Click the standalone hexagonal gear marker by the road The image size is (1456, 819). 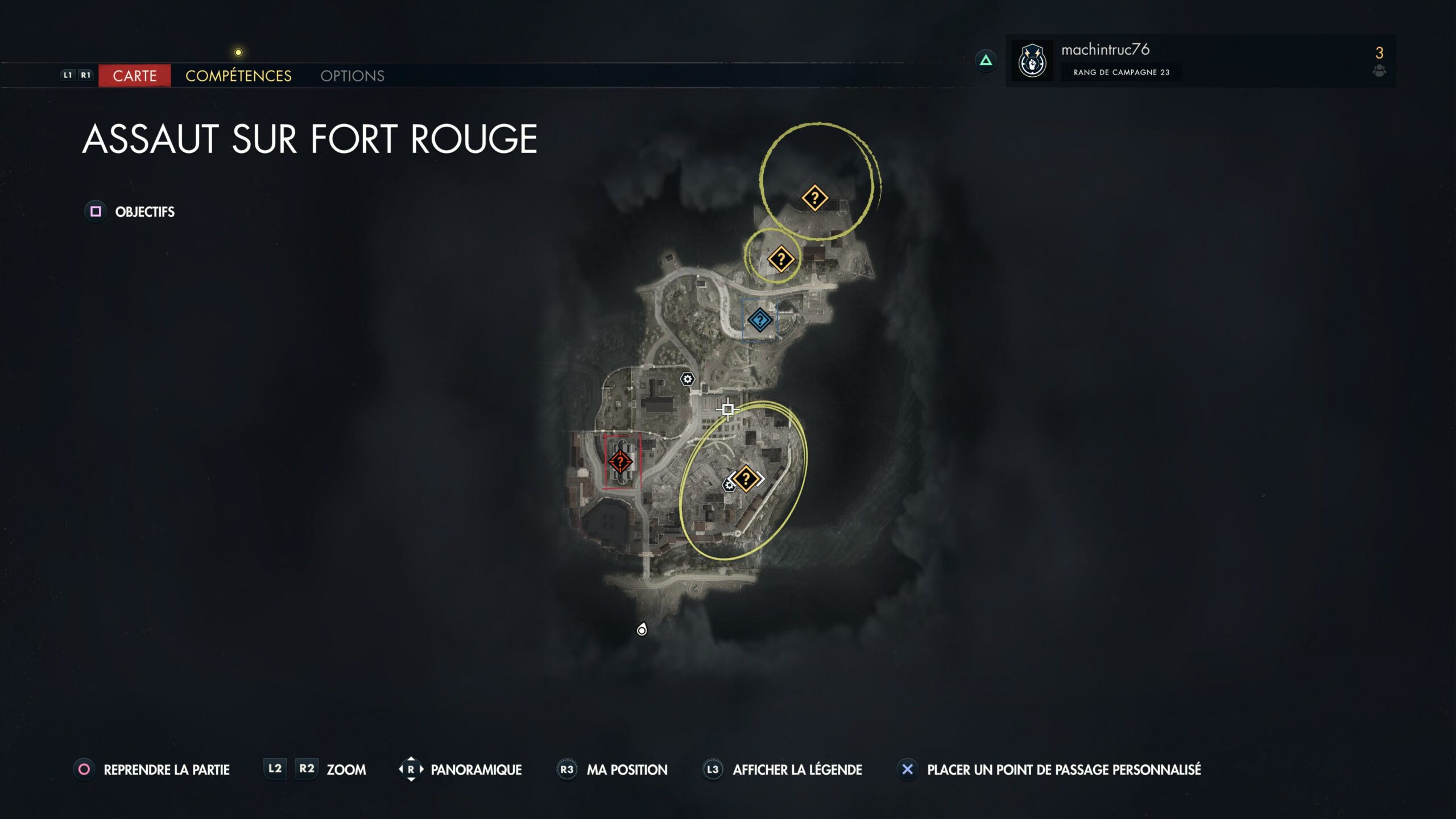[687, 379]
